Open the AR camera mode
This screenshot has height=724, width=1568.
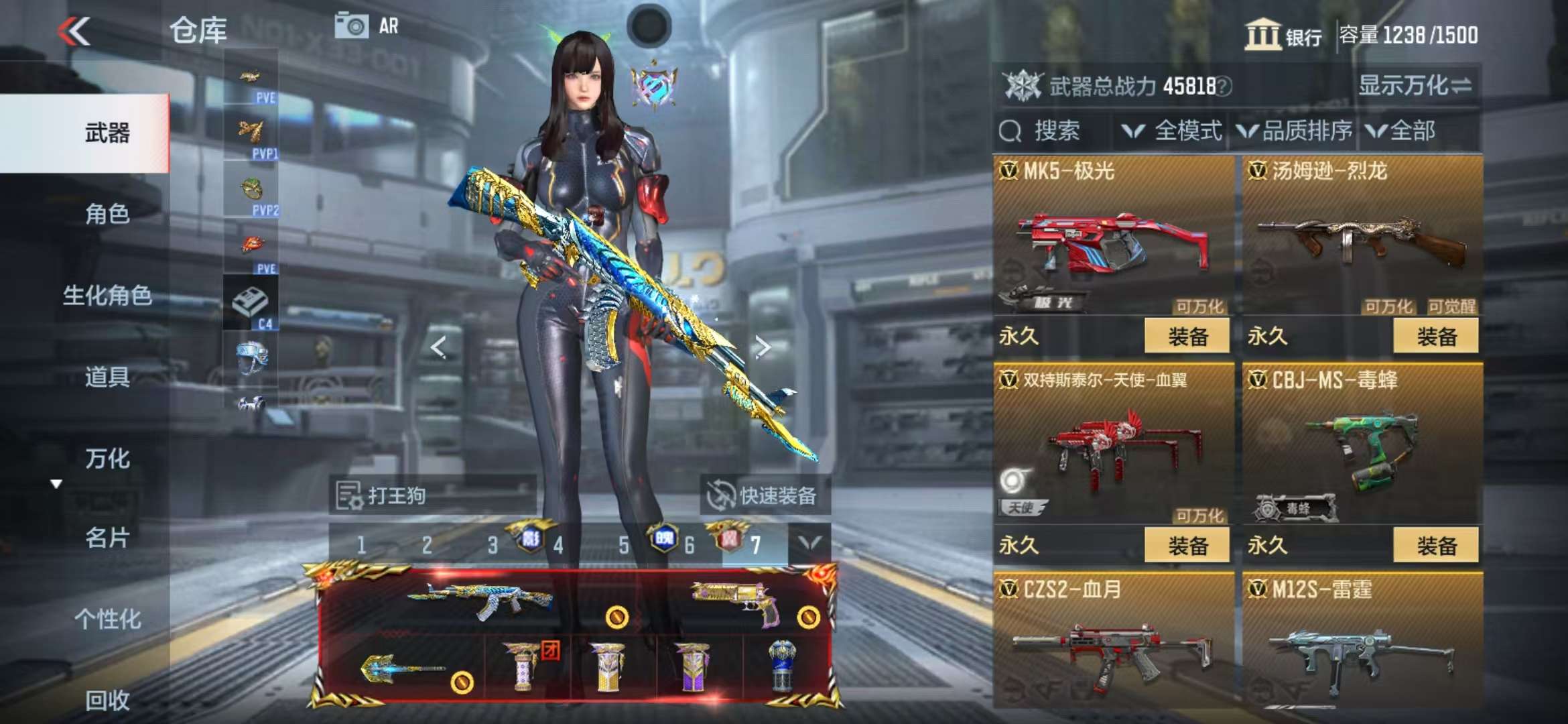click(367, 27)
